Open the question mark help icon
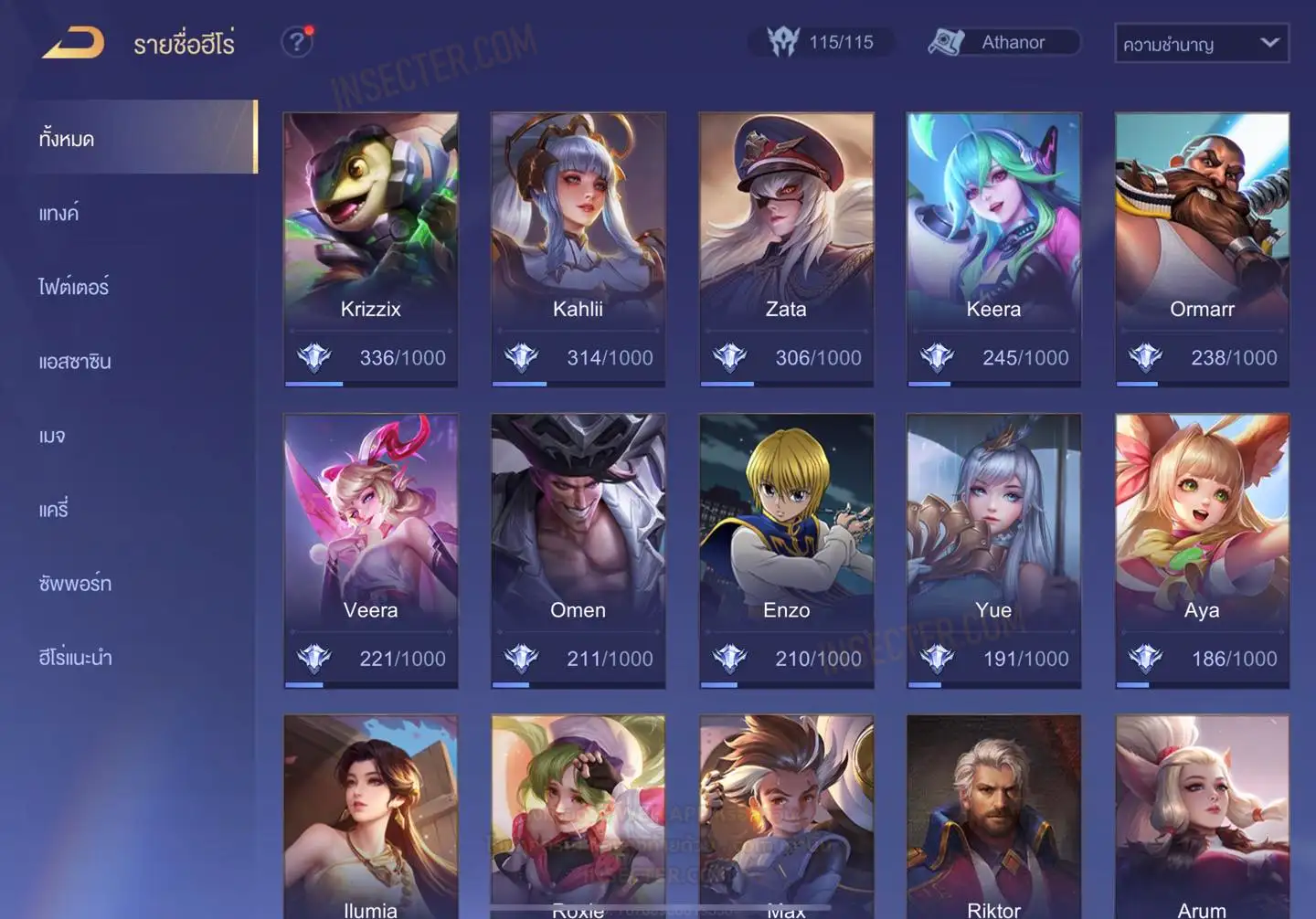Viewport: 1316px width, 919px height. point(296,42)
